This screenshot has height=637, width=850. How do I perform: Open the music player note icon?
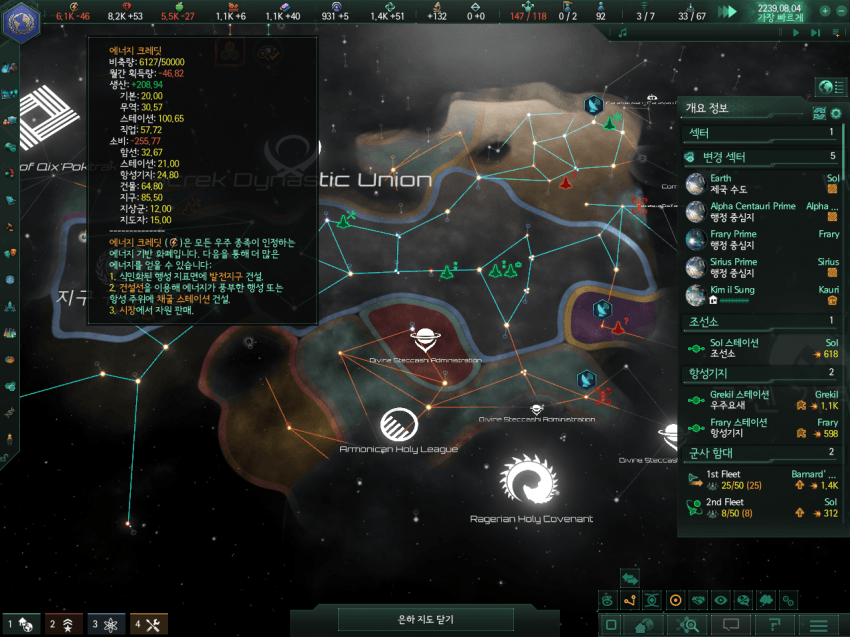(622, 33)
